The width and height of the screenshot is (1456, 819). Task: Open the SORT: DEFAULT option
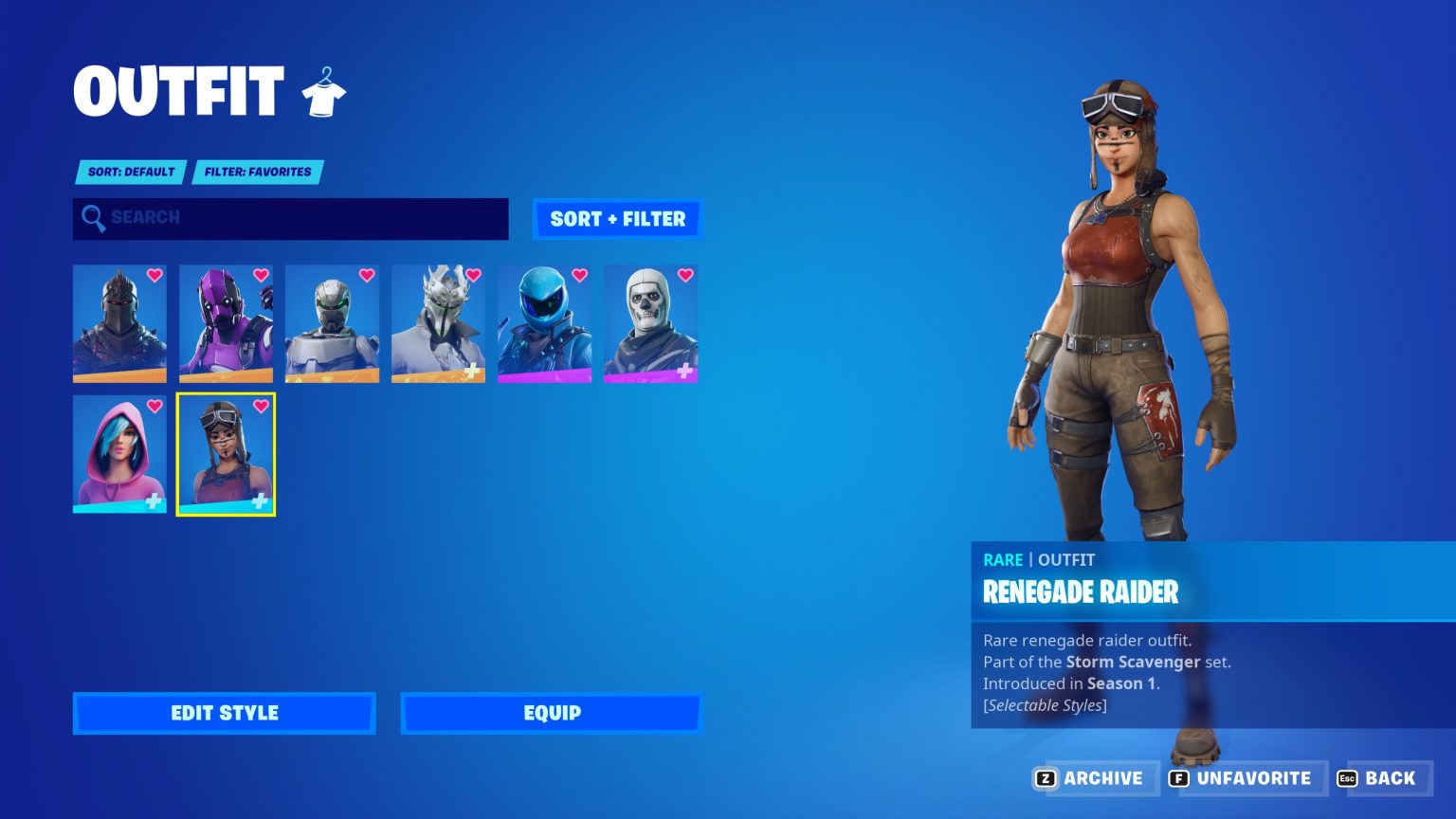[130, 172]
